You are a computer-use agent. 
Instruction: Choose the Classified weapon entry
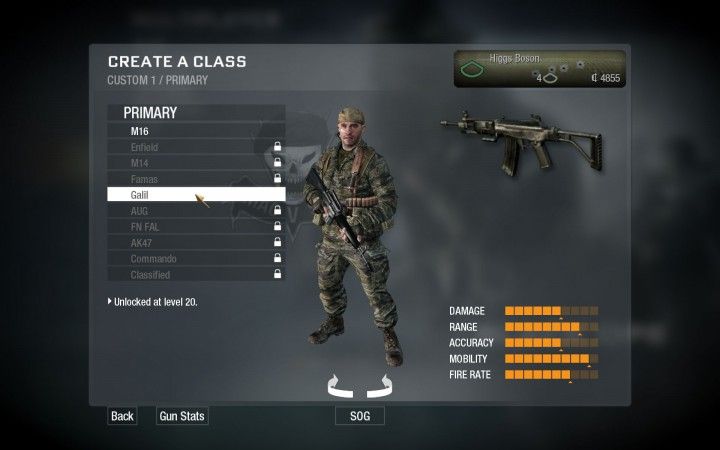195,275
